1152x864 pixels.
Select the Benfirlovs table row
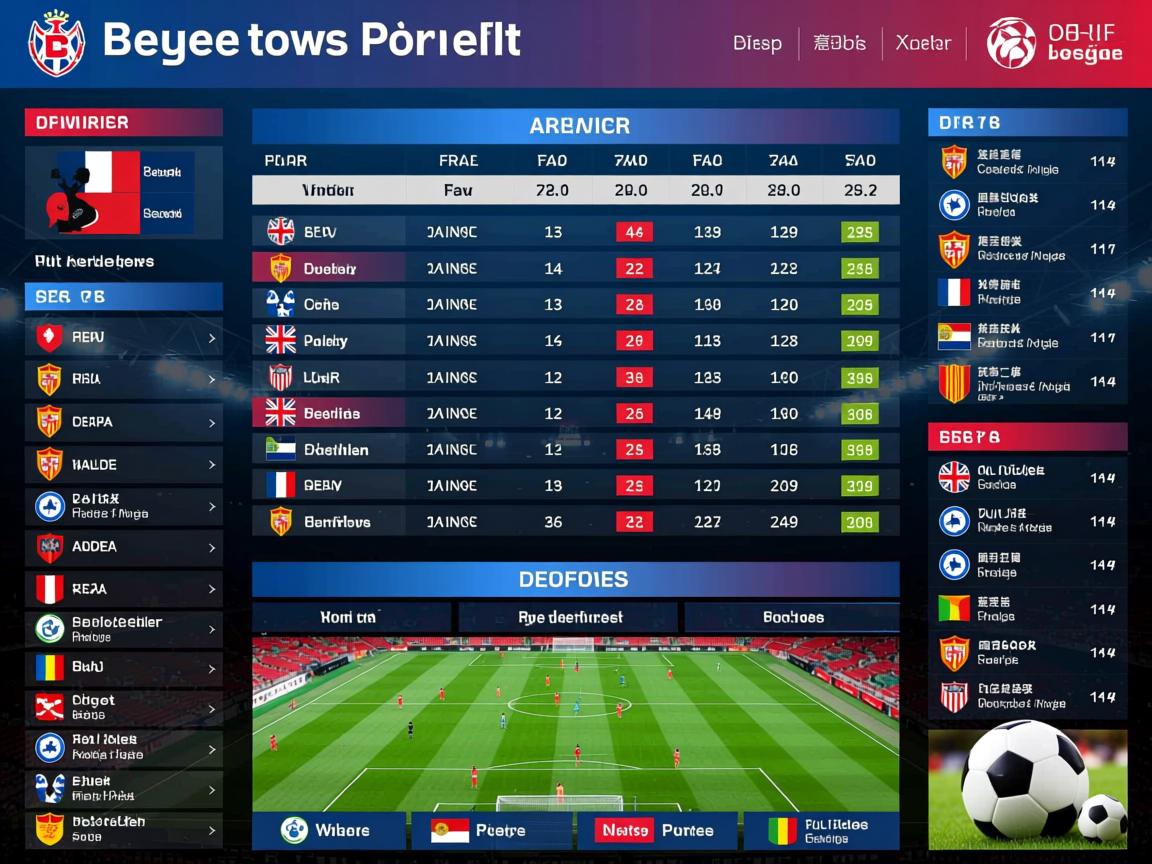575,522
